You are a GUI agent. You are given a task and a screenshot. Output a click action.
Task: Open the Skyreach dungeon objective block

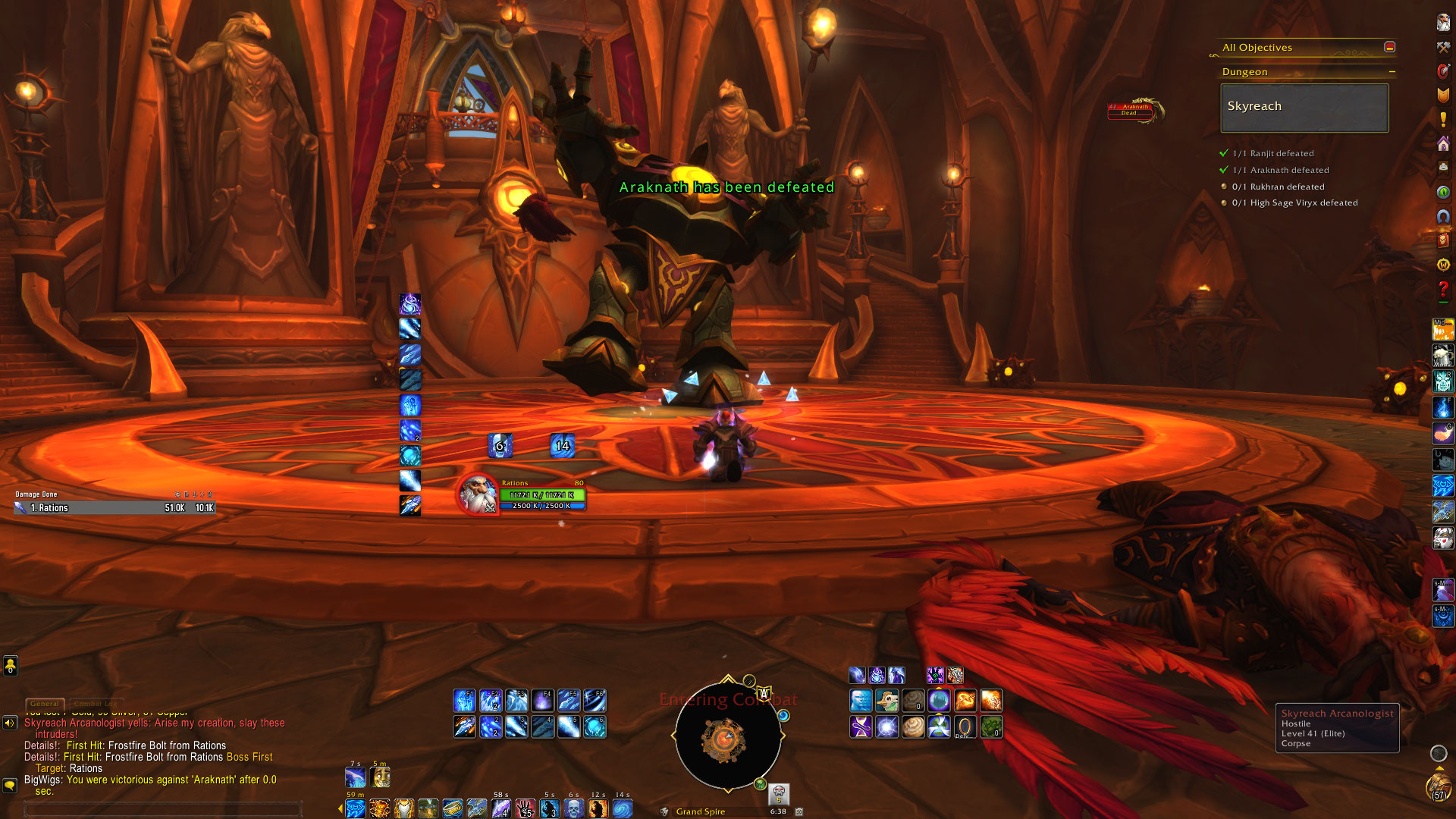[1304, 108]
